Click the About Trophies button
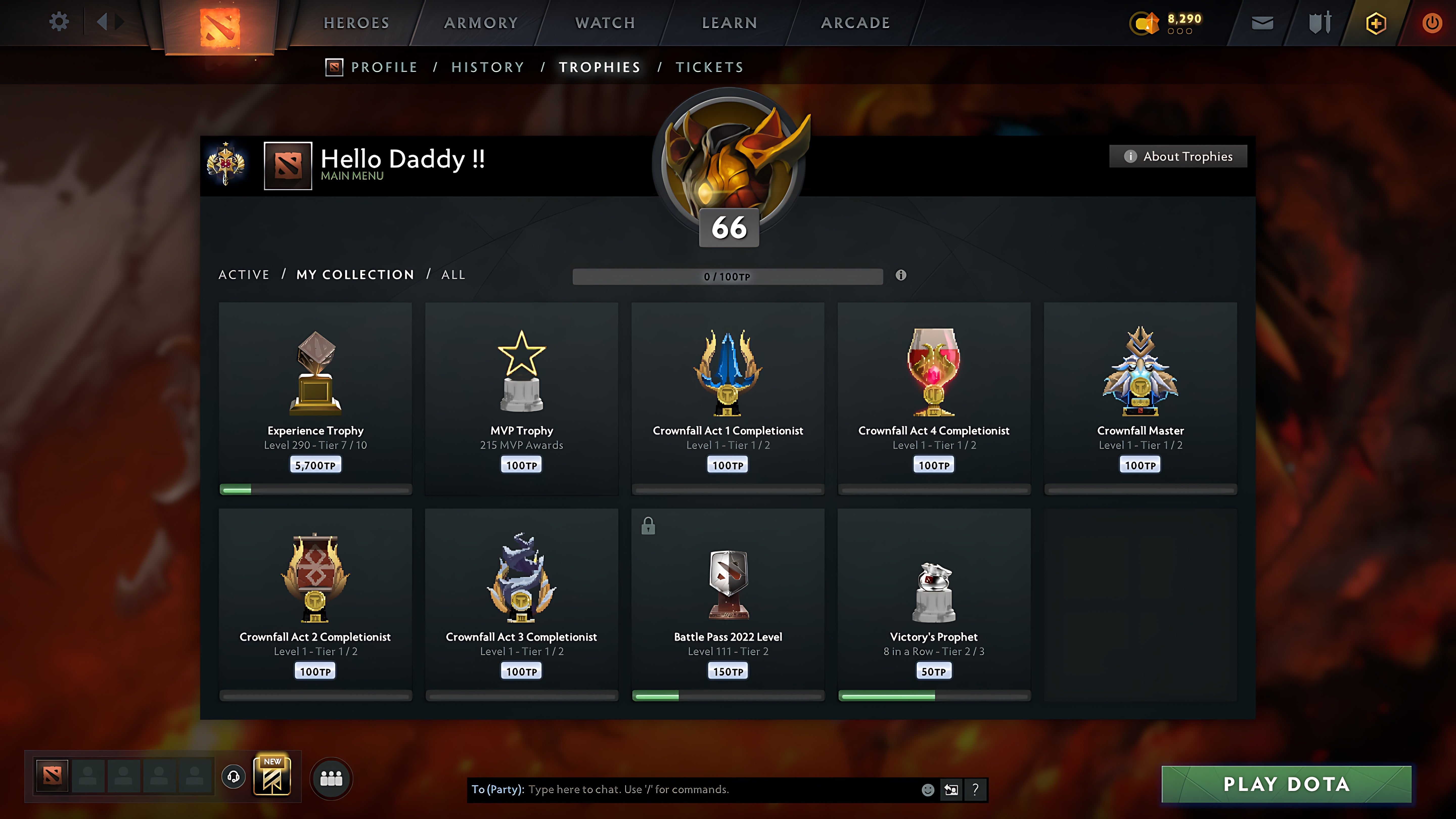Screen dimensions: 1456x819 [x=1178, y=156]
